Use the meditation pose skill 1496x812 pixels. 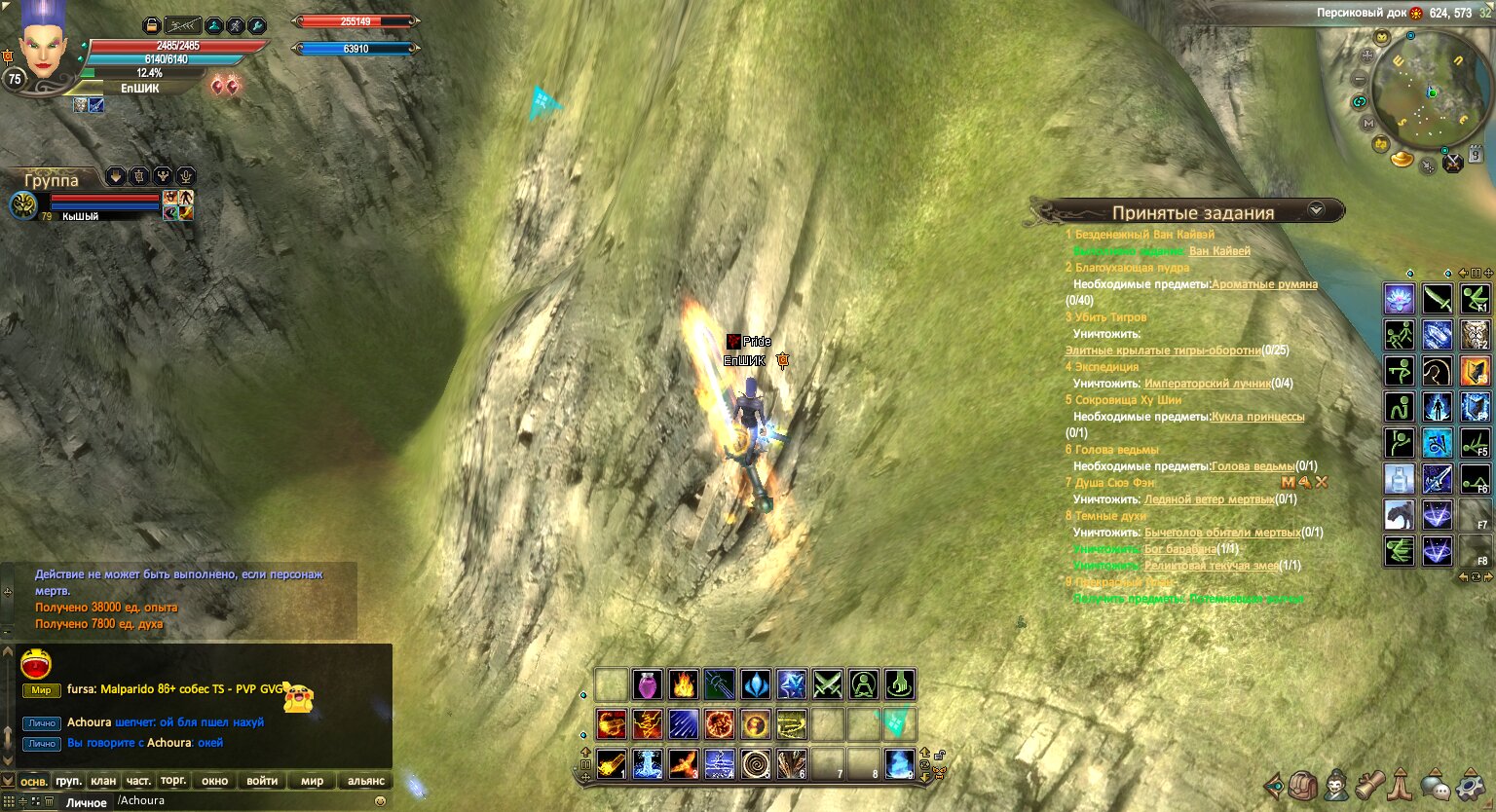(863, 685)
